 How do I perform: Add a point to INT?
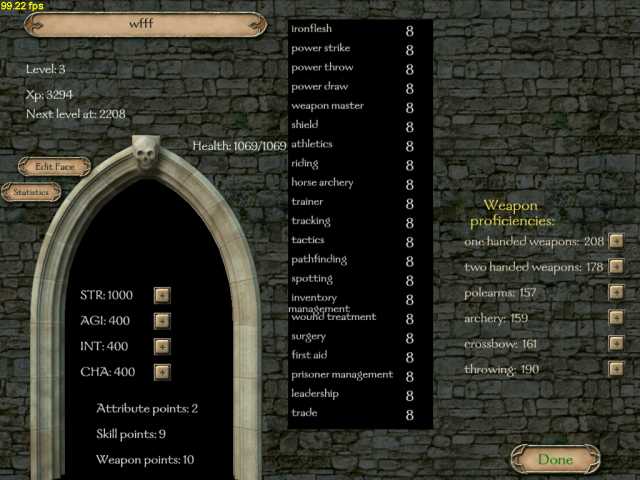(x=162, y=346)
